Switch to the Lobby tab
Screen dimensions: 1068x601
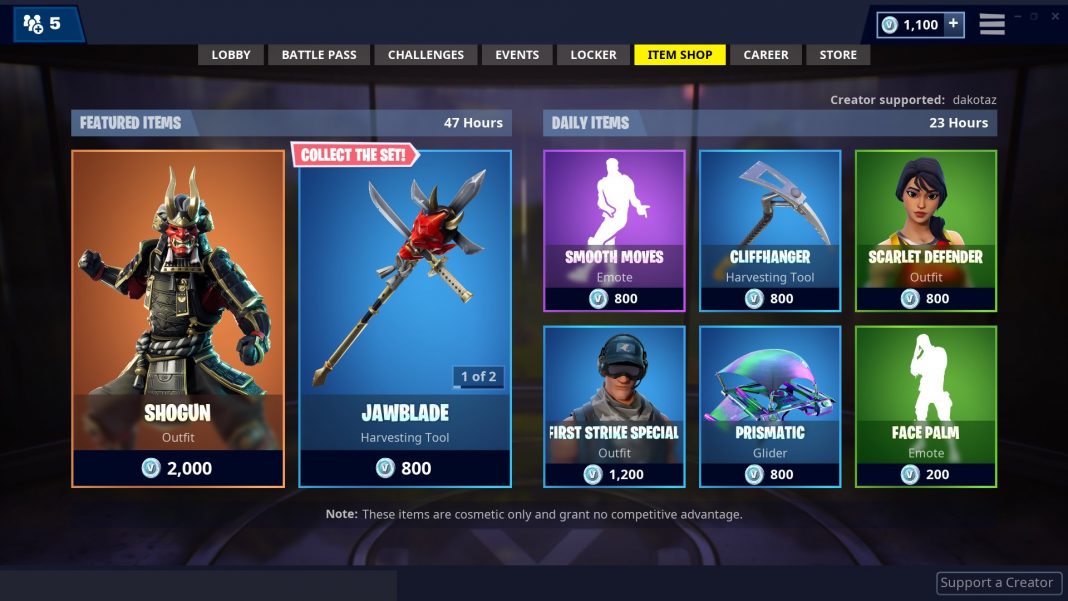click(231, 55)
